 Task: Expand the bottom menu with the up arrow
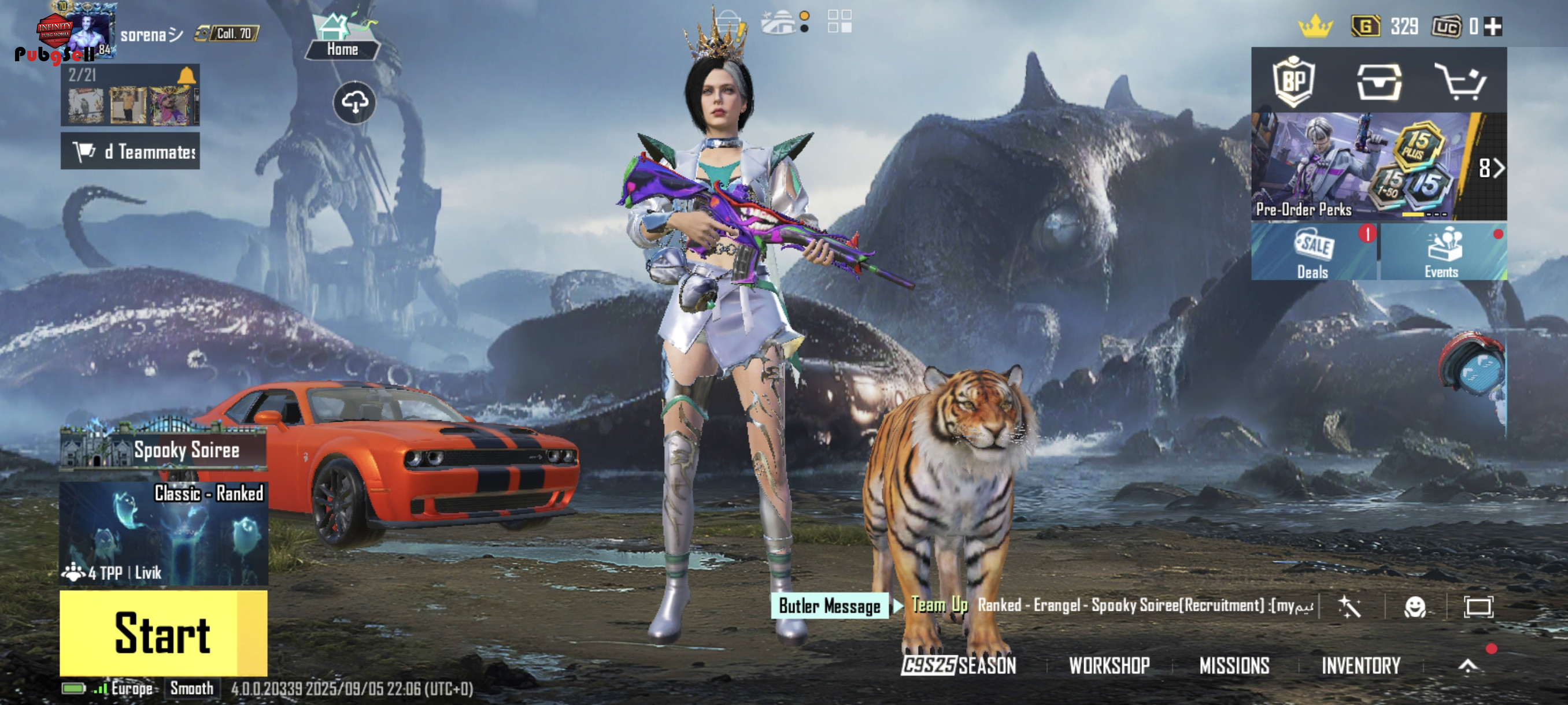[1467, 666]
